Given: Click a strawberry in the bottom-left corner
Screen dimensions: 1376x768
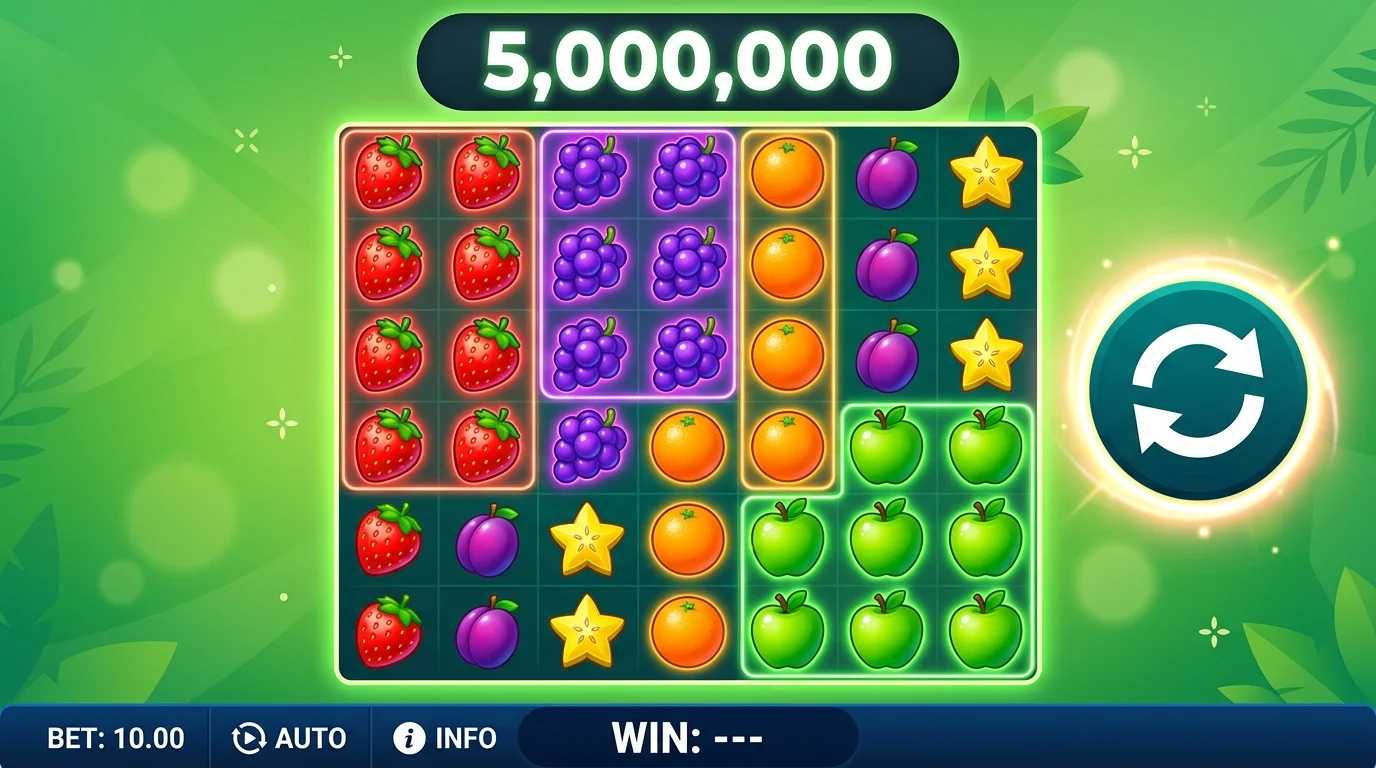Looking at the screenshot, I should coord(390,630).
